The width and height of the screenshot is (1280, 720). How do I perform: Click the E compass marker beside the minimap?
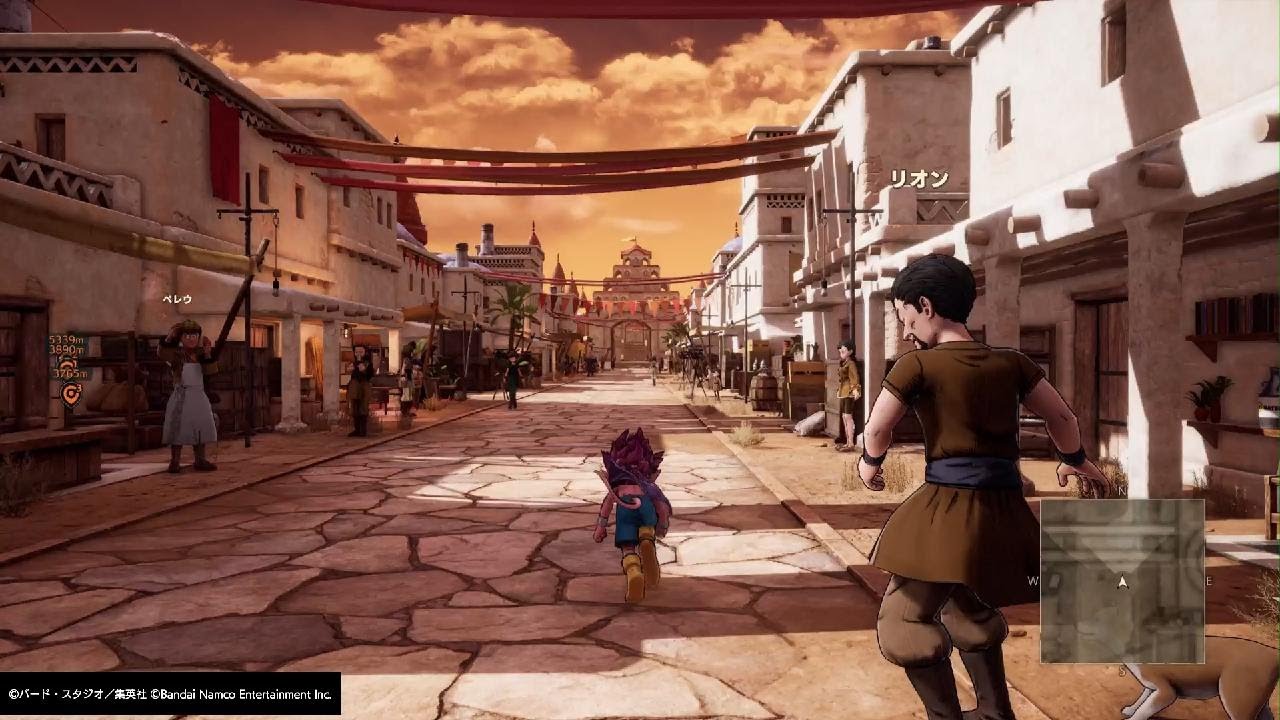(x=1209, y=580)
